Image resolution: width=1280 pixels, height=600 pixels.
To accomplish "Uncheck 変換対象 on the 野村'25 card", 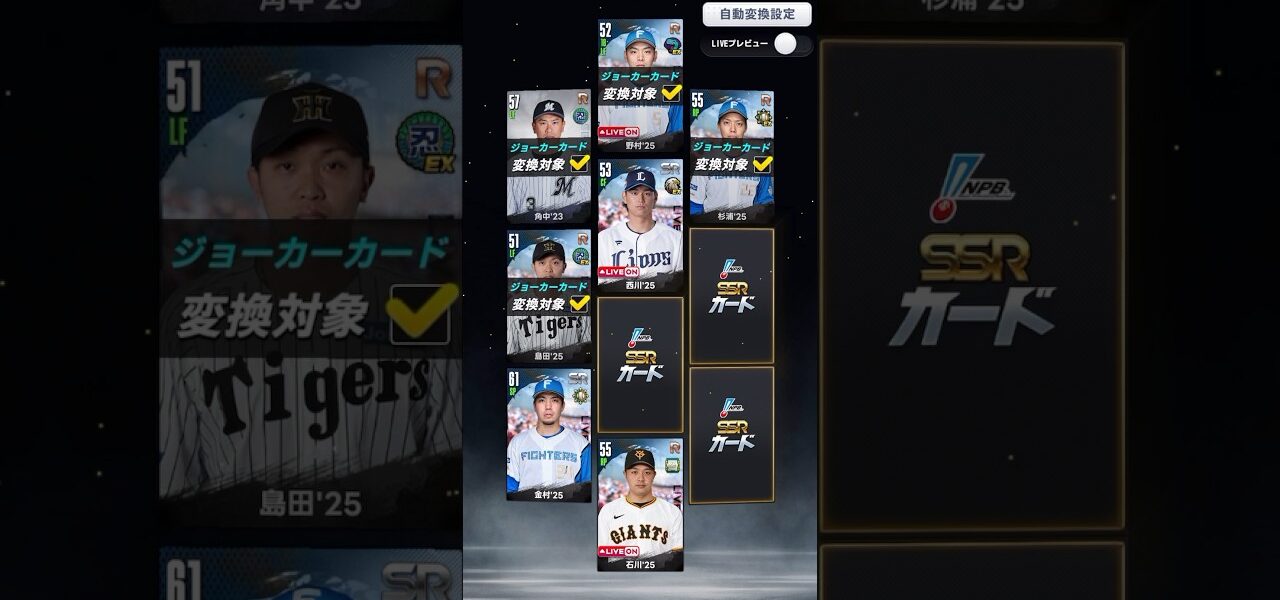I will [671, 93].
